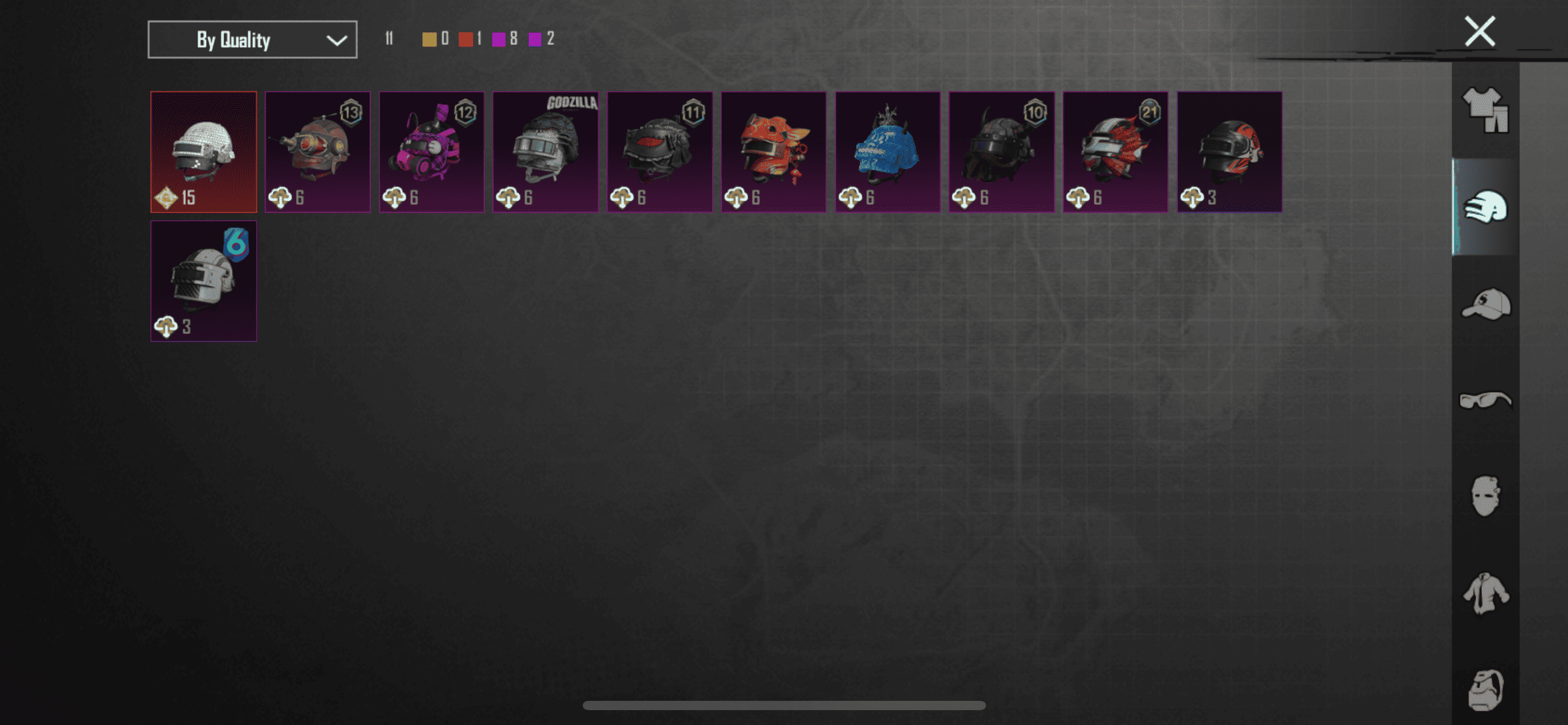Image resolution: width=1568 pixels, height=725 pixels.
Task: Open the By Quality sort dropdown
Action: pos(252,40)
